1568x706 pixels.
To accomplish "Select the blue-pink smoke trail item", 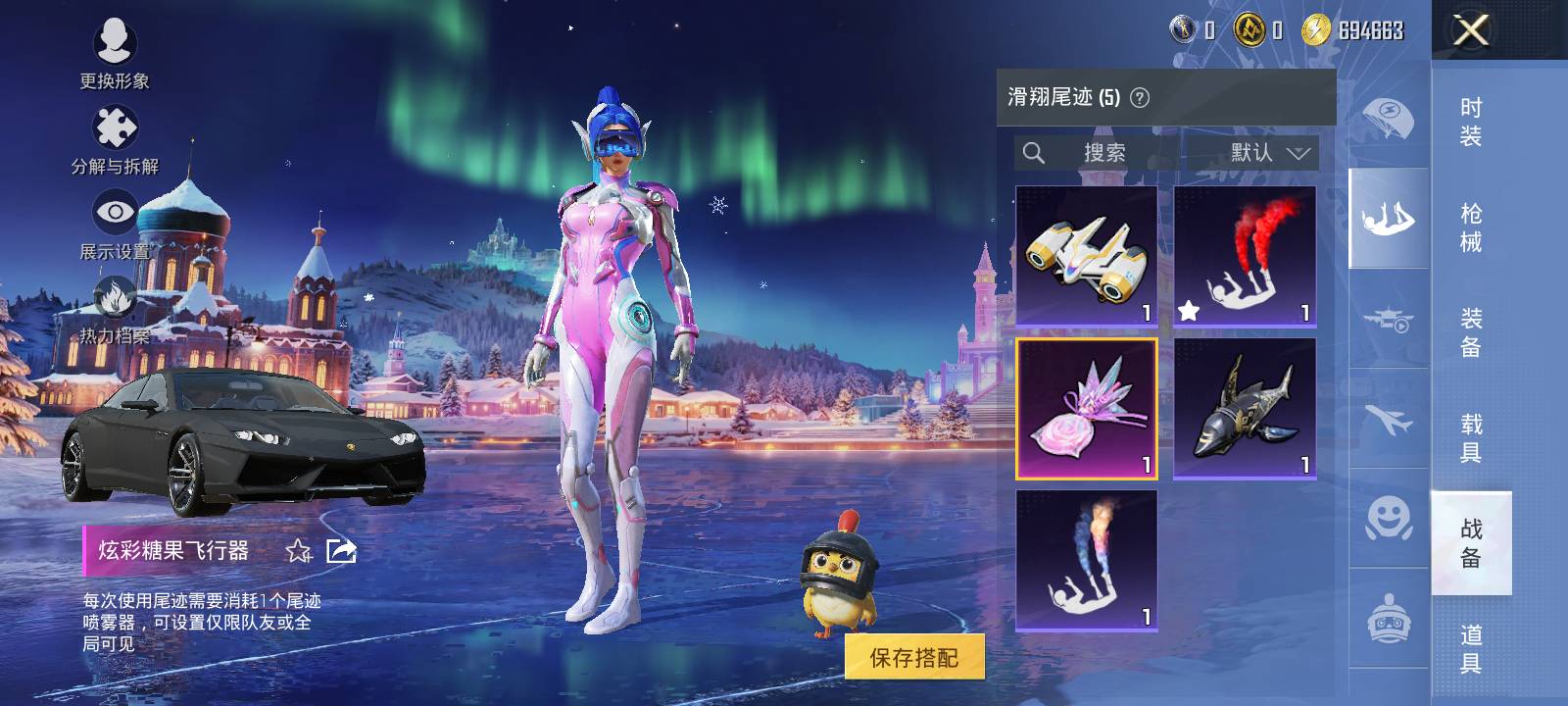I will pos(1087,561).
